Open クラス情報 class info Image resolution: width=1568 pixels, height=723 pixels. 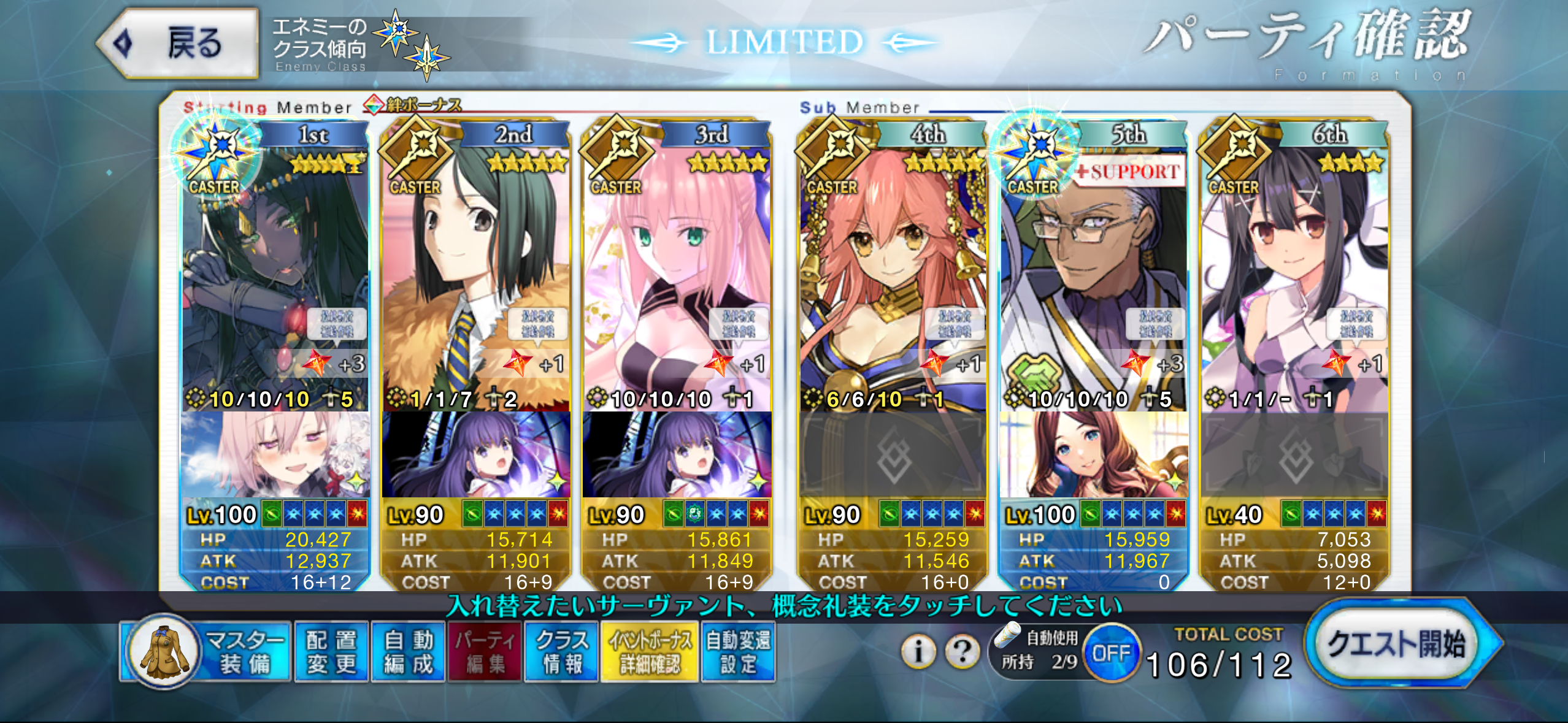pos(561,652)
